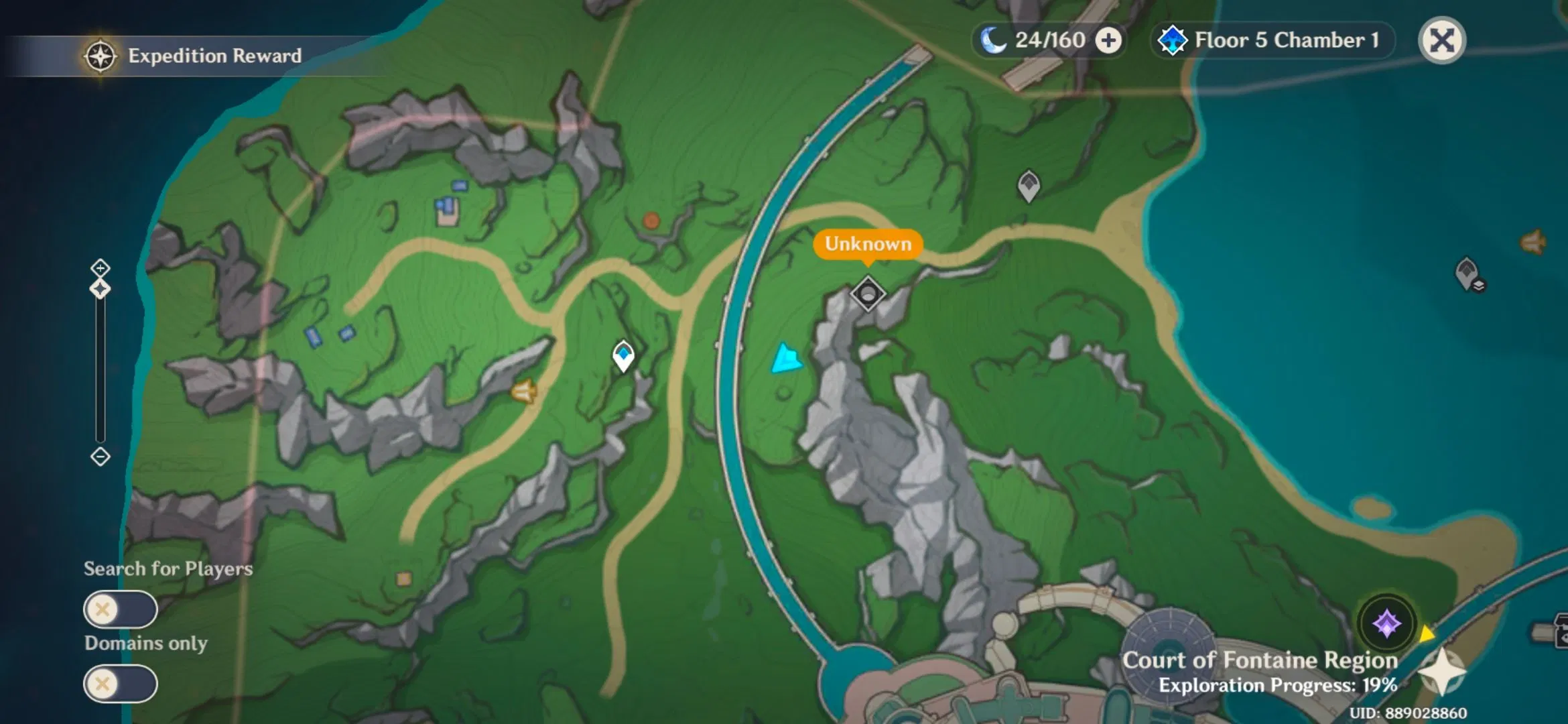Click the zoom-in diamond at slider top
The height and width of the screenshot is (724, 1568).
click(x=101, y=268)
